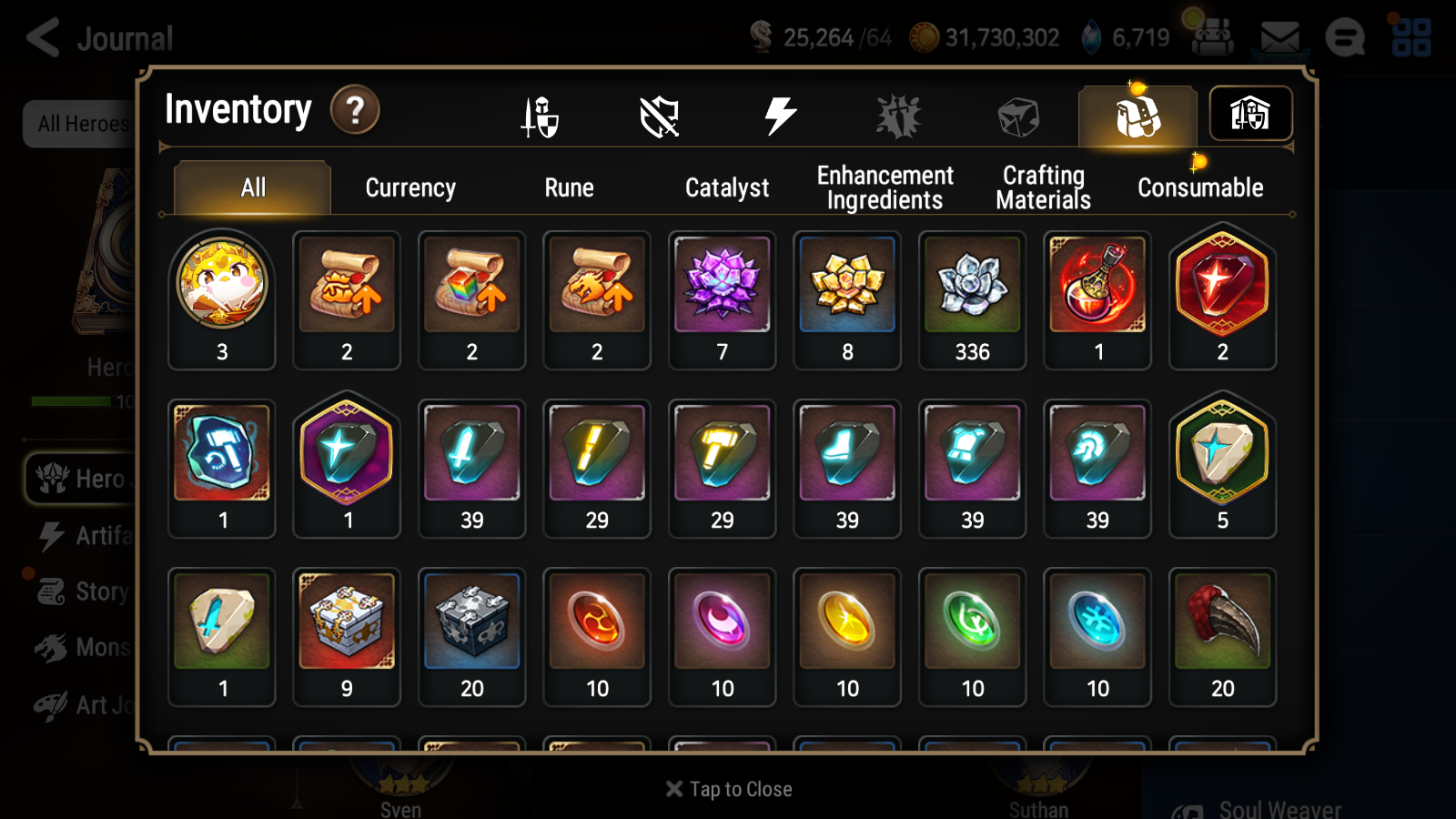Select the Equipment category sword-and-shield icon

click(x=541, y=115)
